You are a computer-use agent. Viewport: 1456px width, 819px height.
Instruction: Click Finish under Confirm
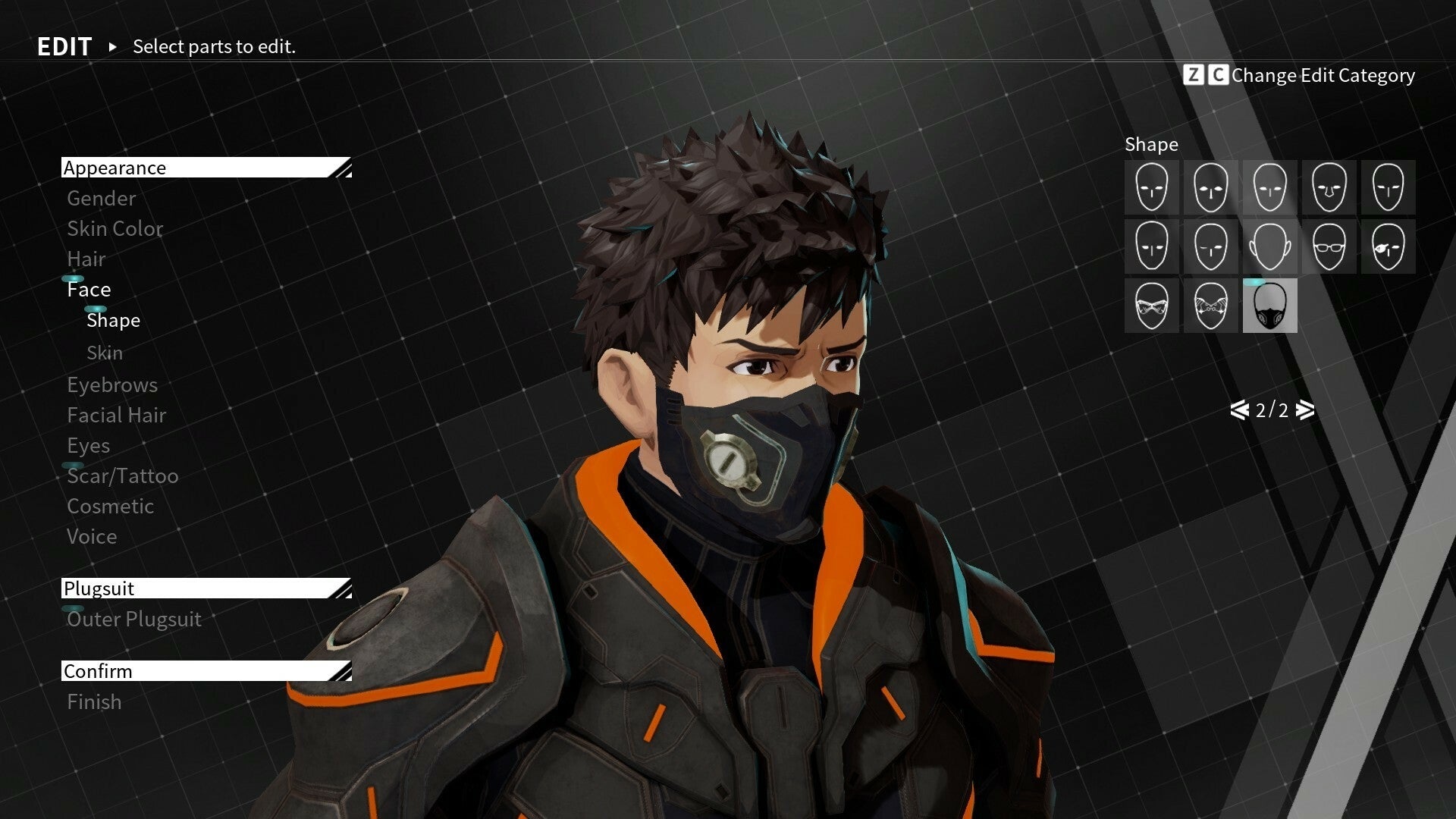[x=93, y=701]
